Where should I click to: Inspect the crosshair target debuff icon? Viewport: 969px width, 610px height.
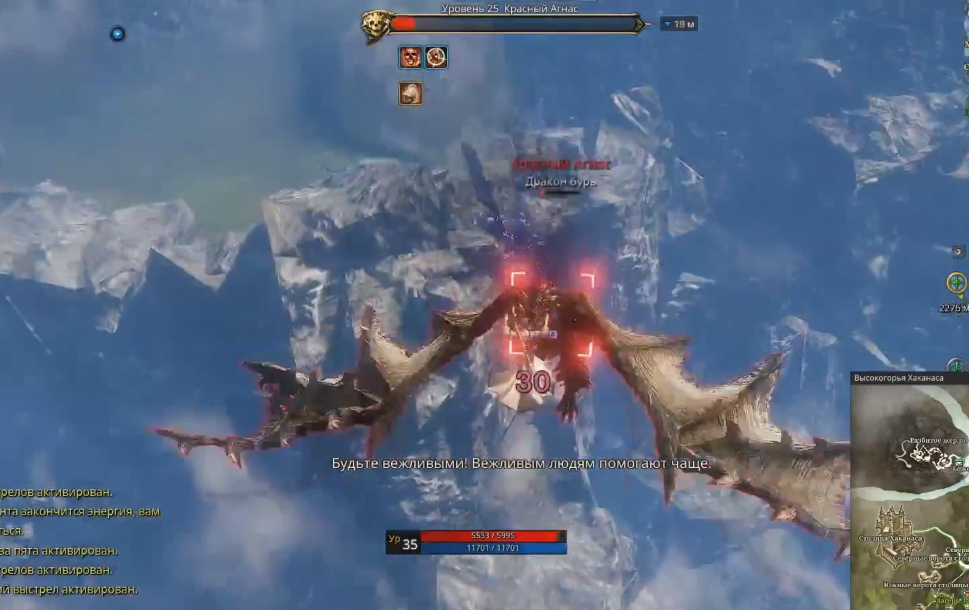(x=436, y=58)
